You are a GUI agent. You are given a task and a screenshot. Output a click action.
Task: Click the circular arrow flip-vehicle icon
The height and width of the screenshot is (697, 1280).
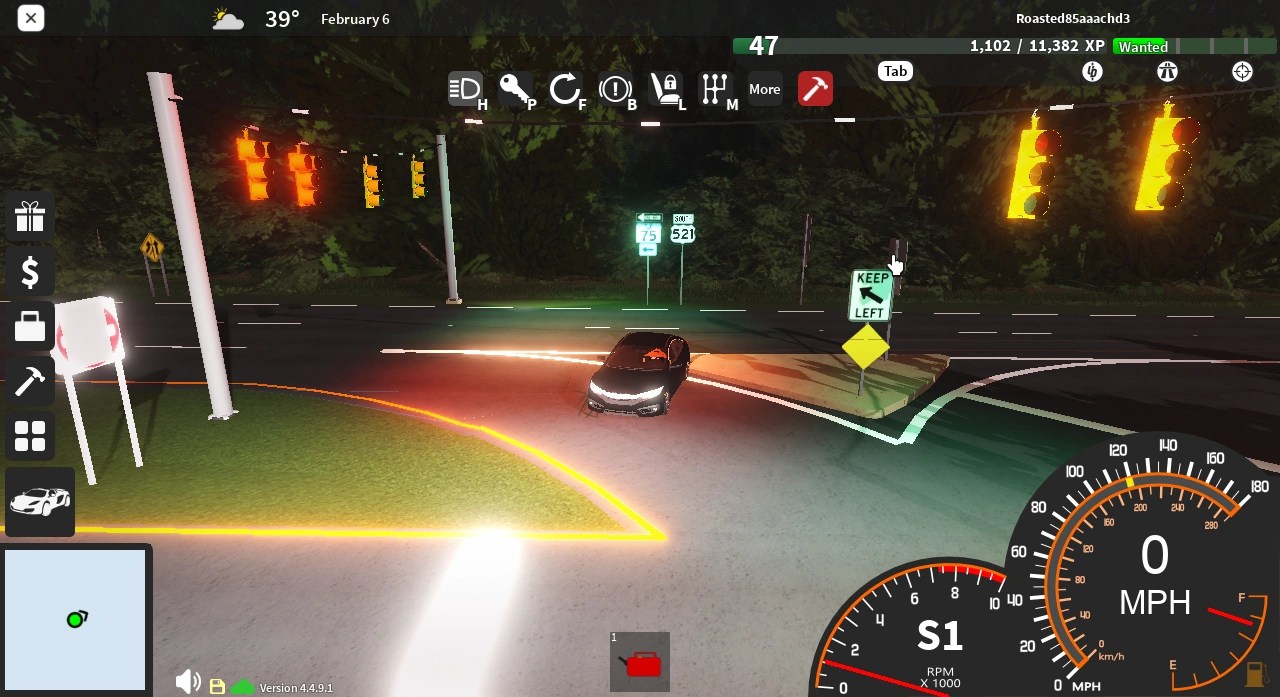click(565, 89)
